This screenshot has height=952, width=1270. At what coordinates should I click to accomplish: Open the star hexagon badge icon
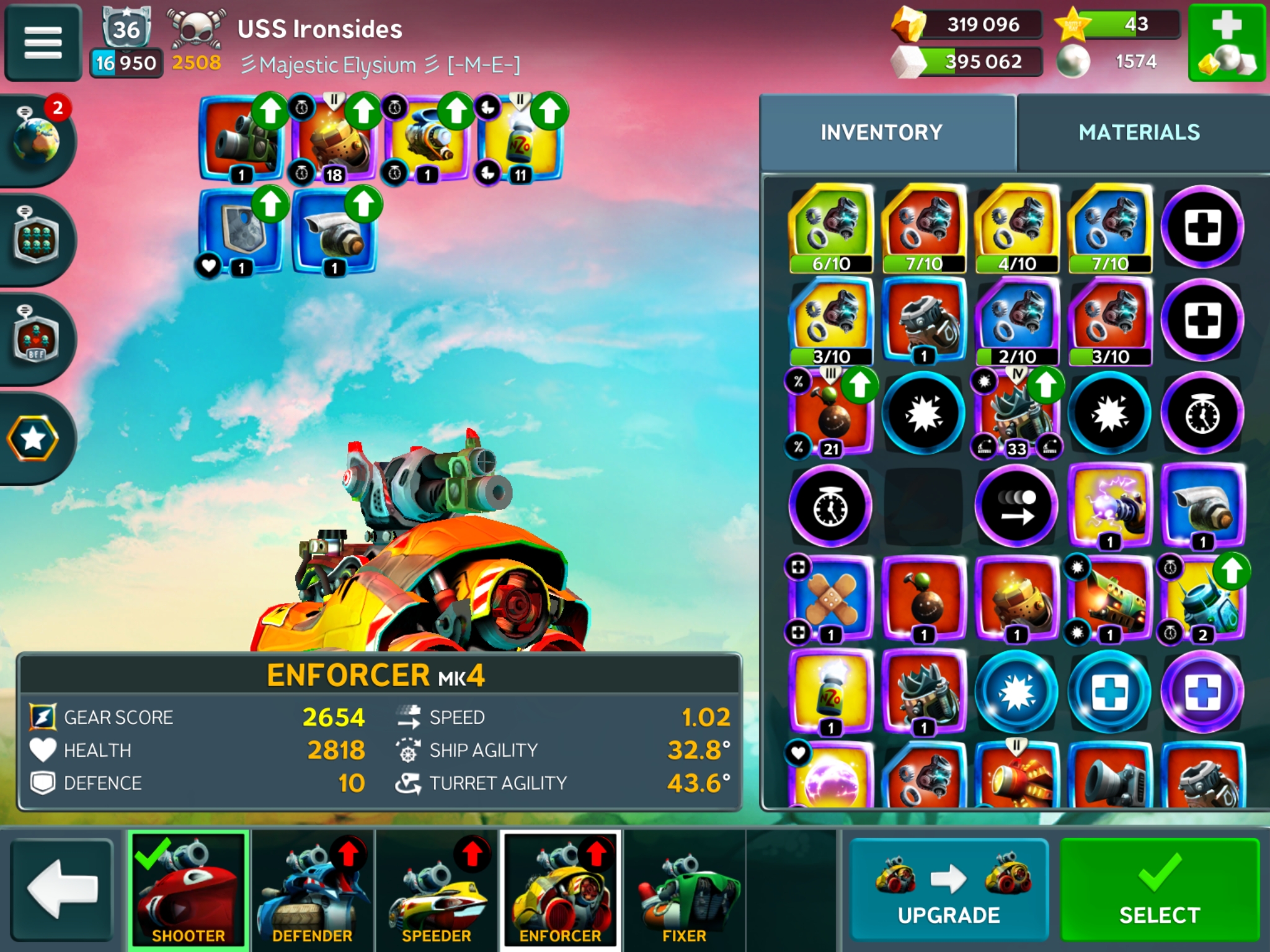coord(33,439)
